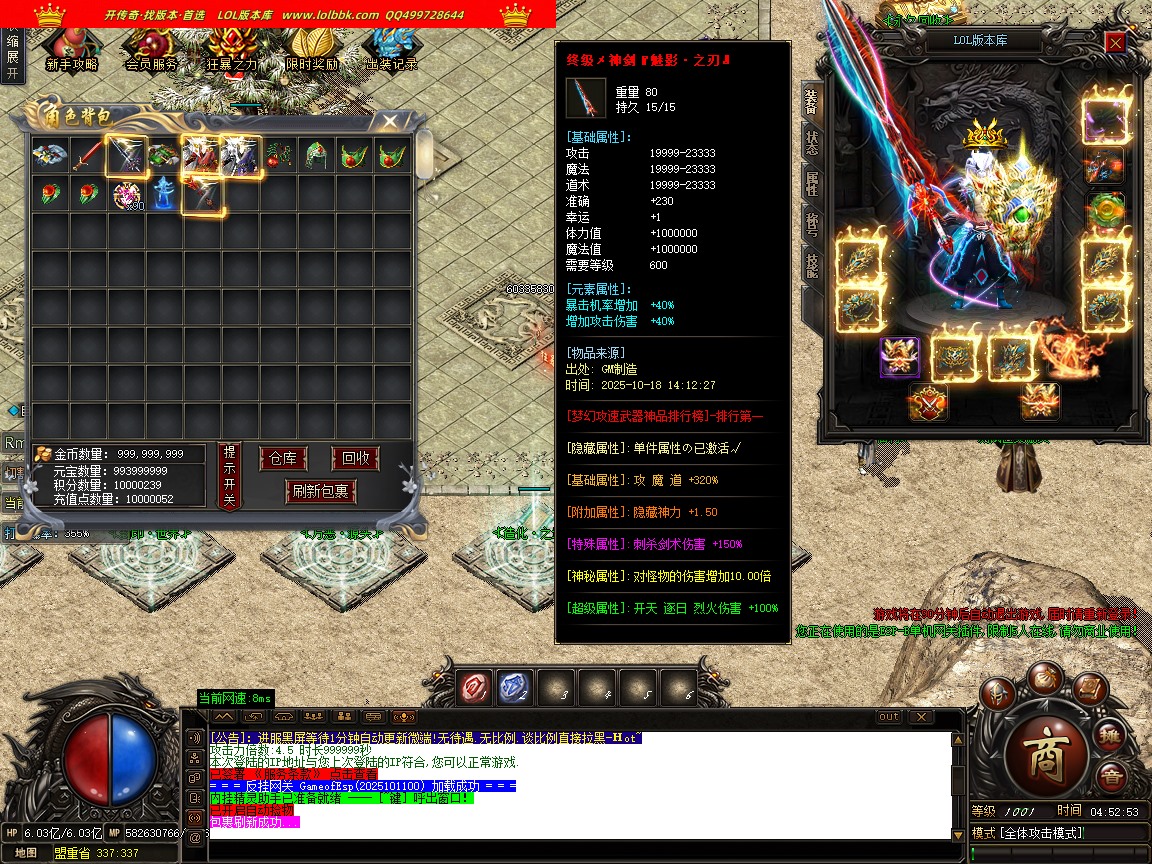The width and height of the screenshot is (1152, 864).
Task: Close the 角色背包 bag window
Action: pyautogui.click(x=389, y=121)
